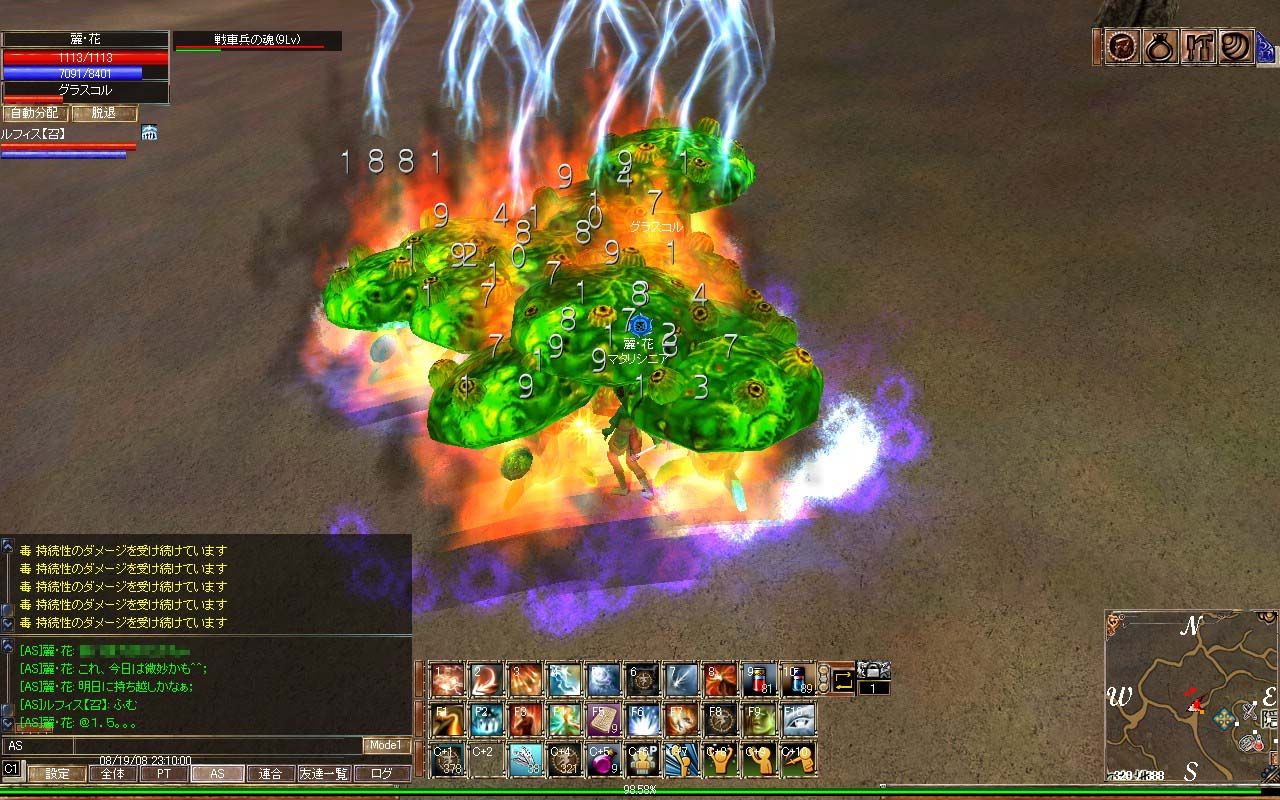Cast the green face skill in F9
This screenshot has width=1280, height=800.
coord(759,720)
